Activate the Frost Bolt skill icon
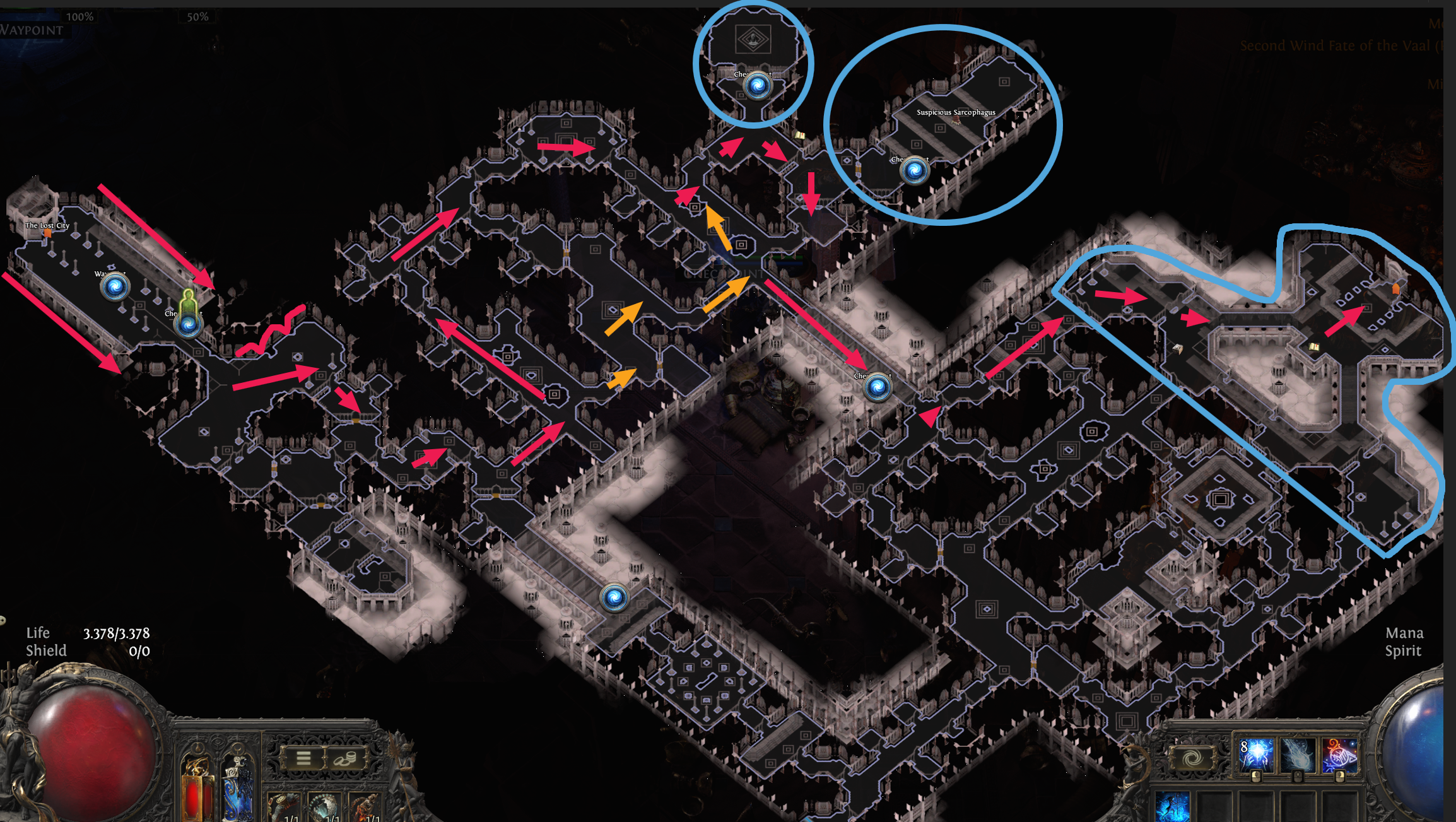The image size is (1456, 822). coord(1298,756)
